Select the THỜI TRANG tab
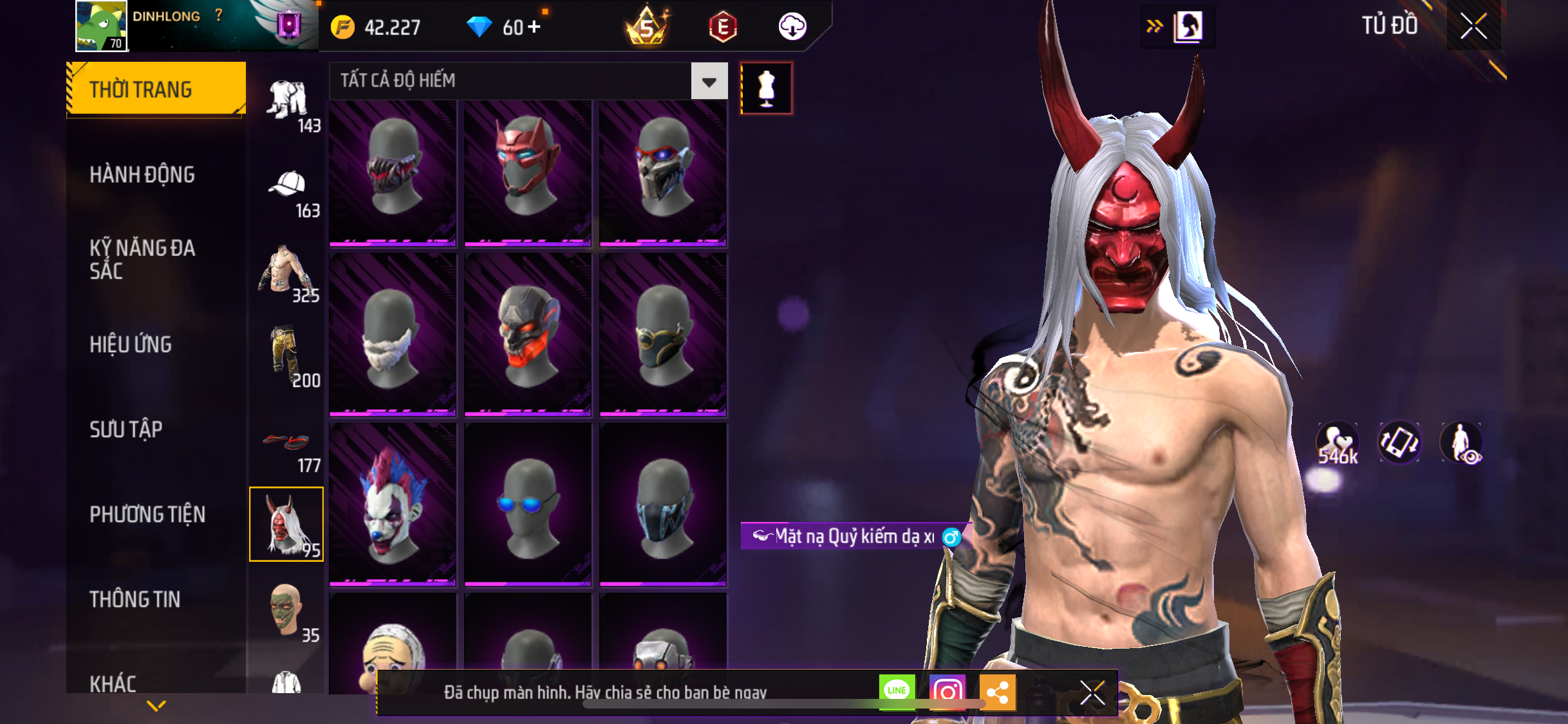1568x724 pixels. click(156, 89)
